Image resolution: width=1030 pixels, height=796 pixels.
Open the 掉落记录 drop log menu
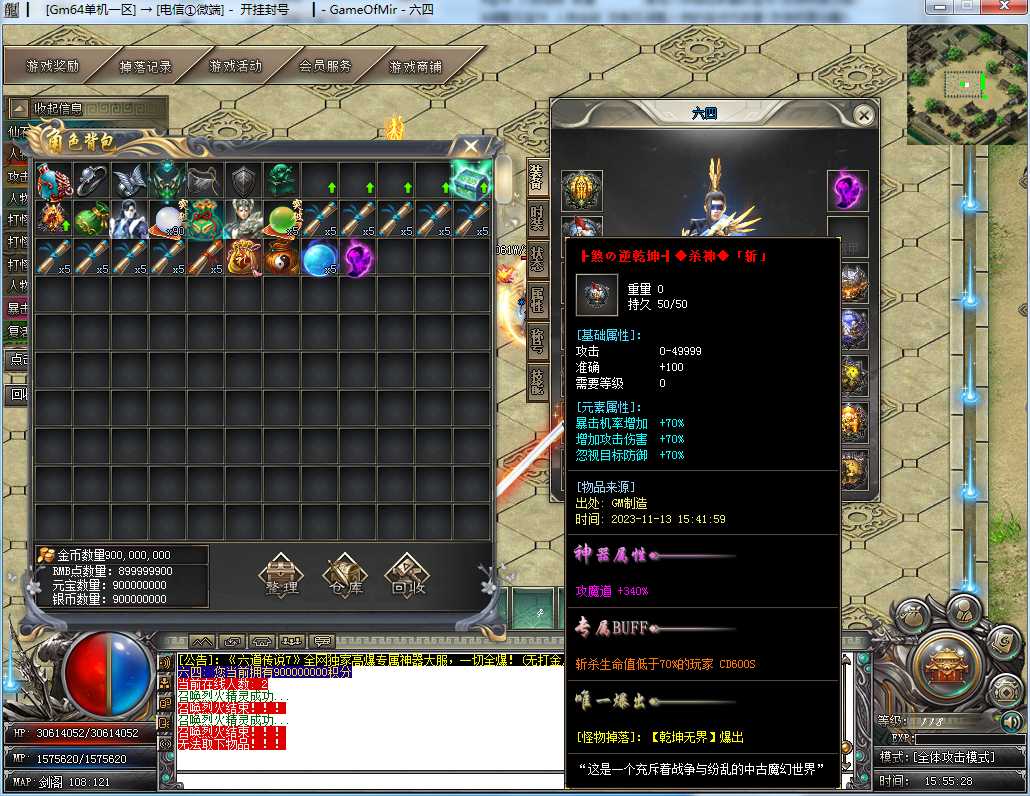(146, 67)
